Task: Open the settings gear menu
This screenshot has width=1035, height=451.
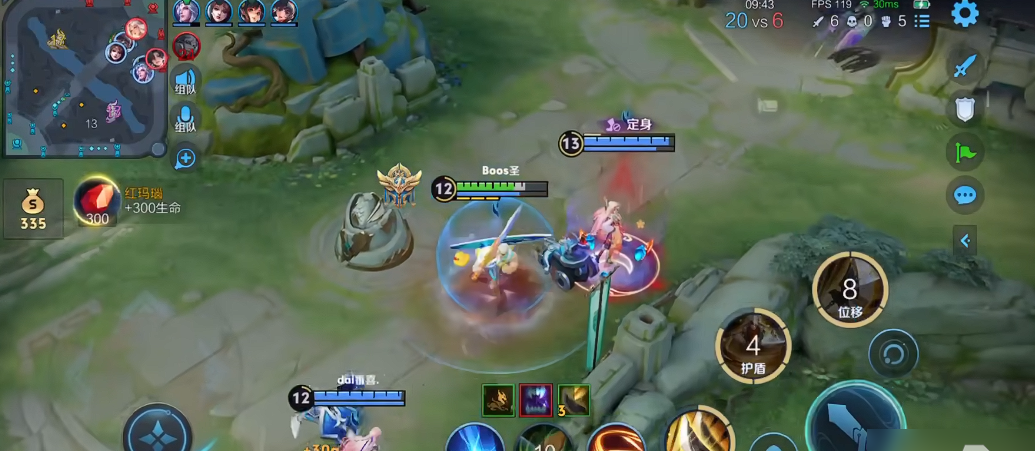Action: coord(964,14)
